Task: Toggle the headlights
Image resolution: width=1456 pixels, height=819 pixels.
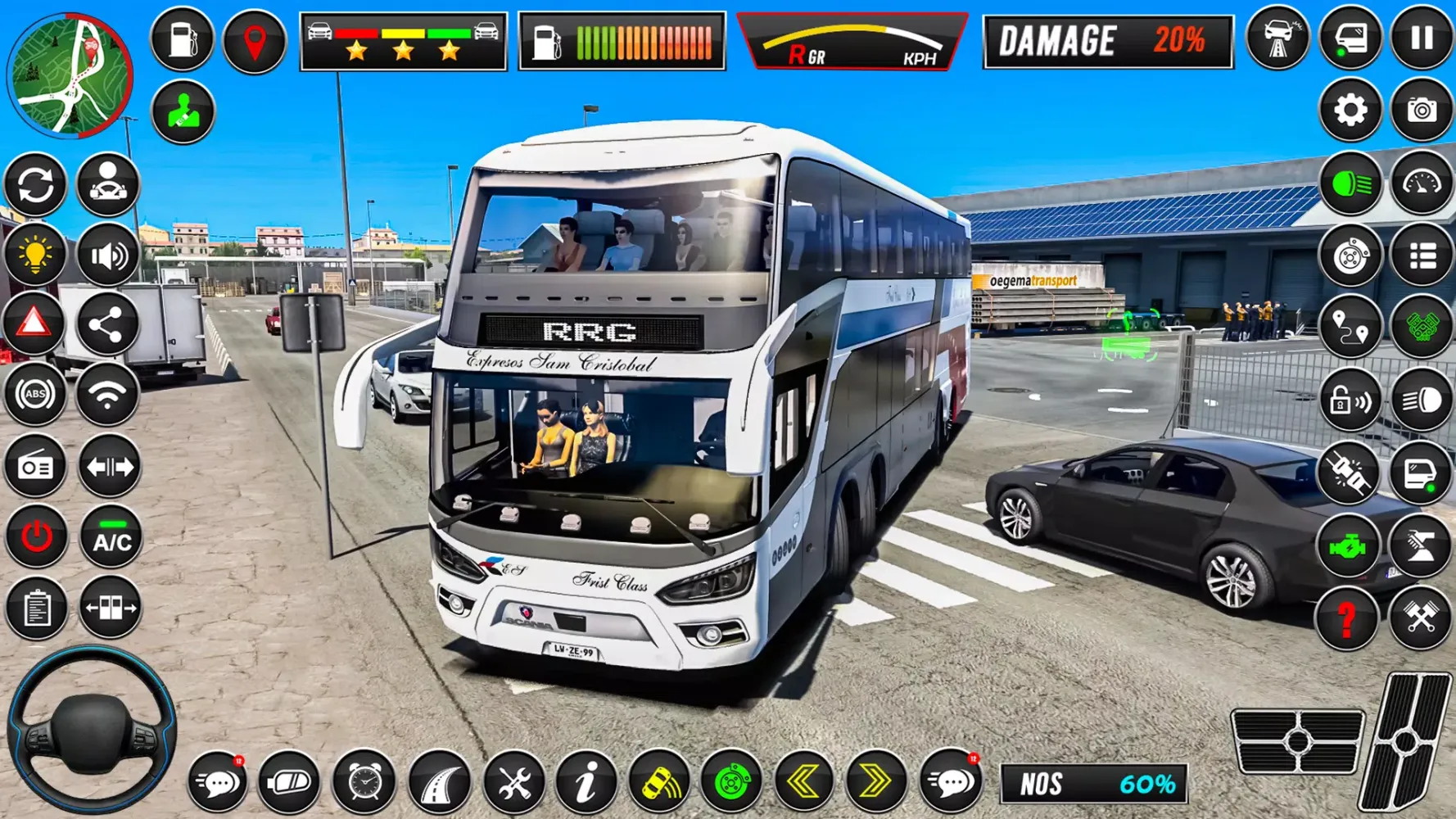Action: [x=1348, y=182]
